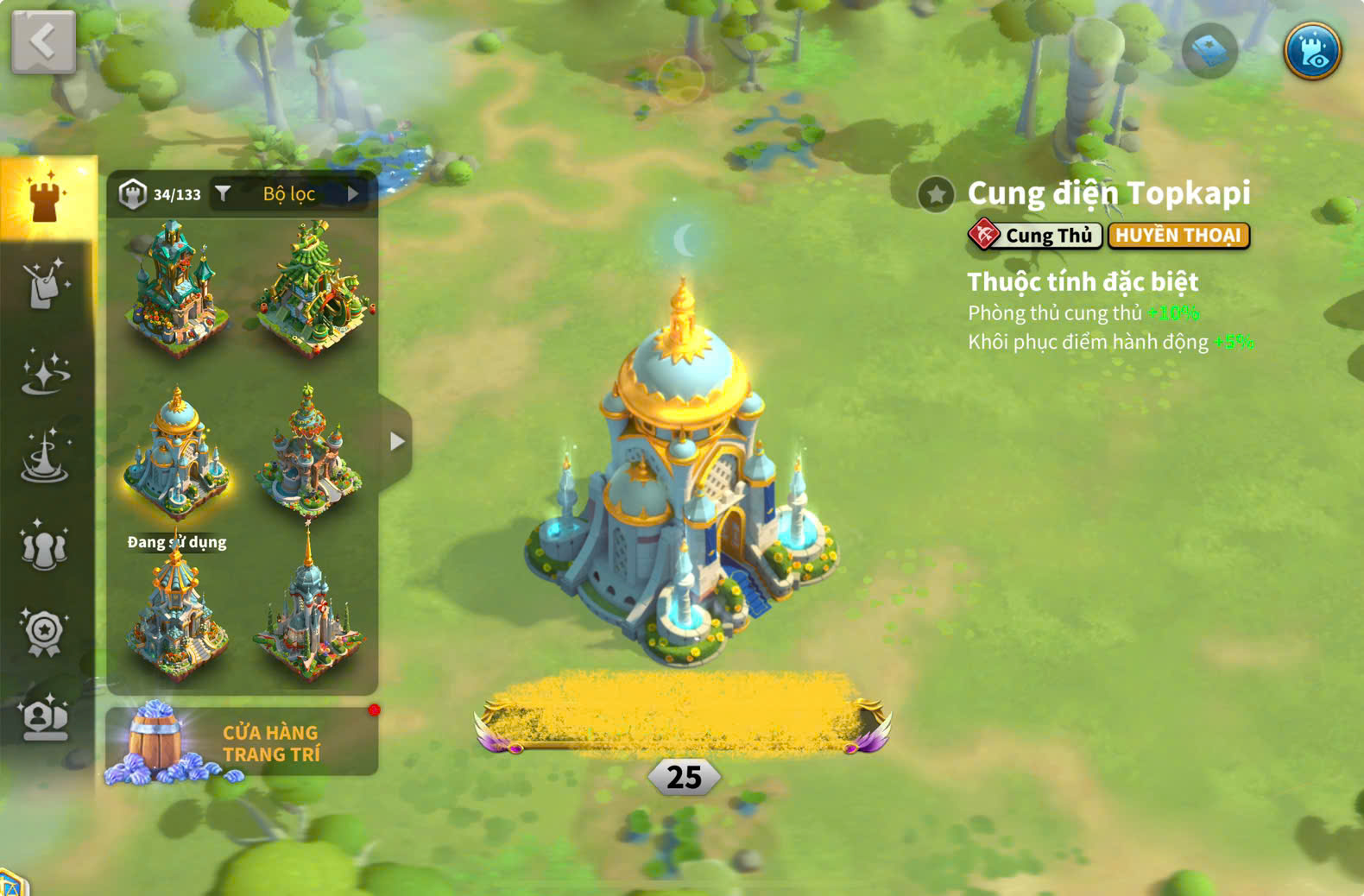The image size is (1364, 896).
Task: Toggle the castle preview eye button
Action: (x=1311, y=51)
